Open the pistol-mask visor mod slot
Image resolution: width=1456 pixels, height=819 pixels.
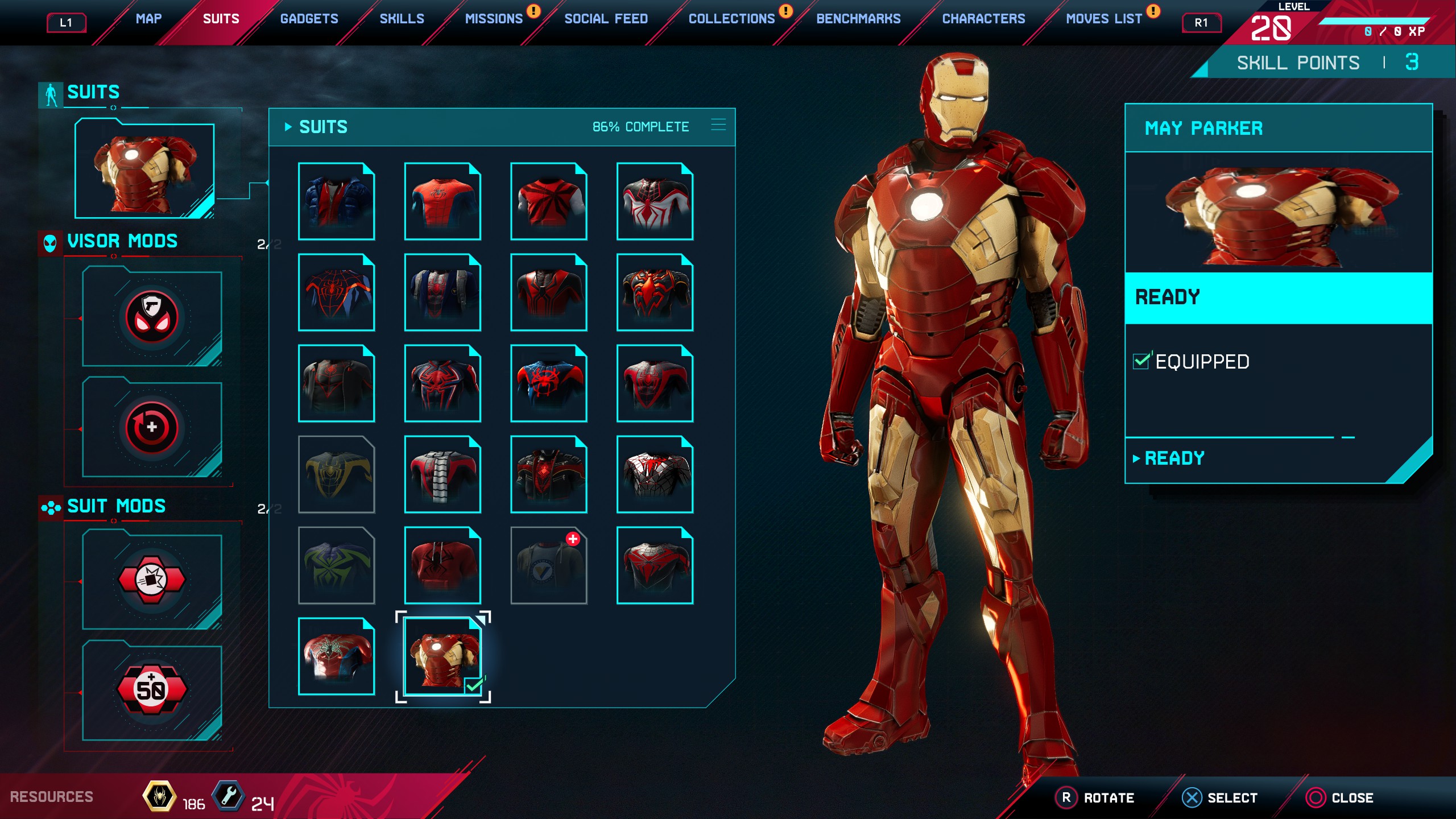pos(152,317)
